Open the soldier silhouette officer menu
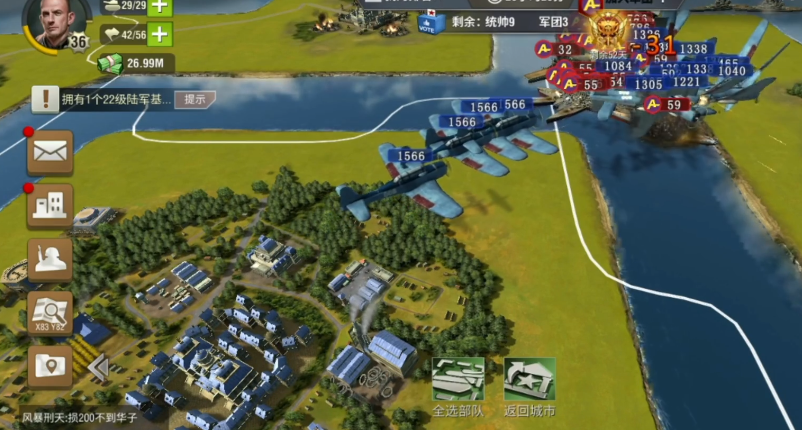 [50, 259]
